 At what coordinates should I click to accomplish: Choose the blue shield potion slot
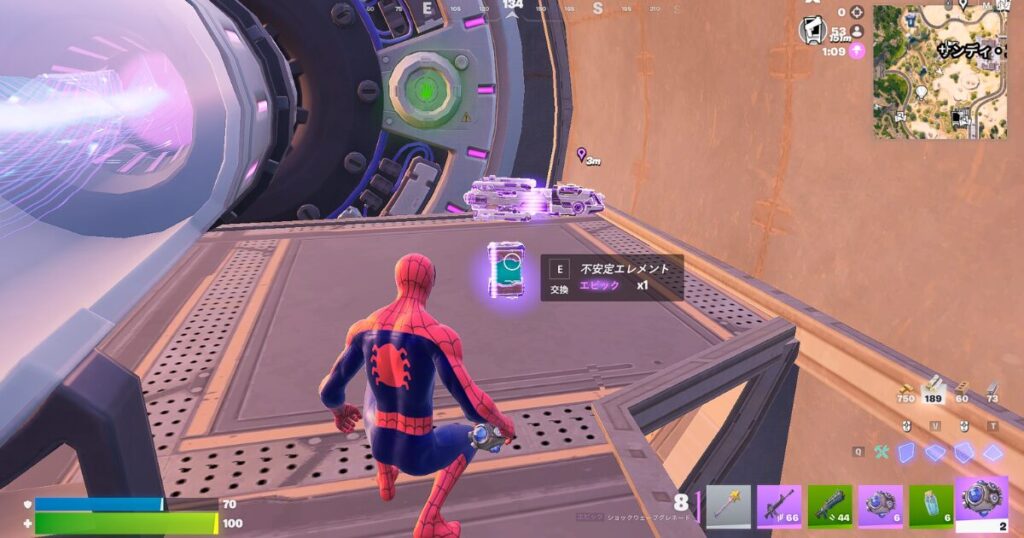932,506
